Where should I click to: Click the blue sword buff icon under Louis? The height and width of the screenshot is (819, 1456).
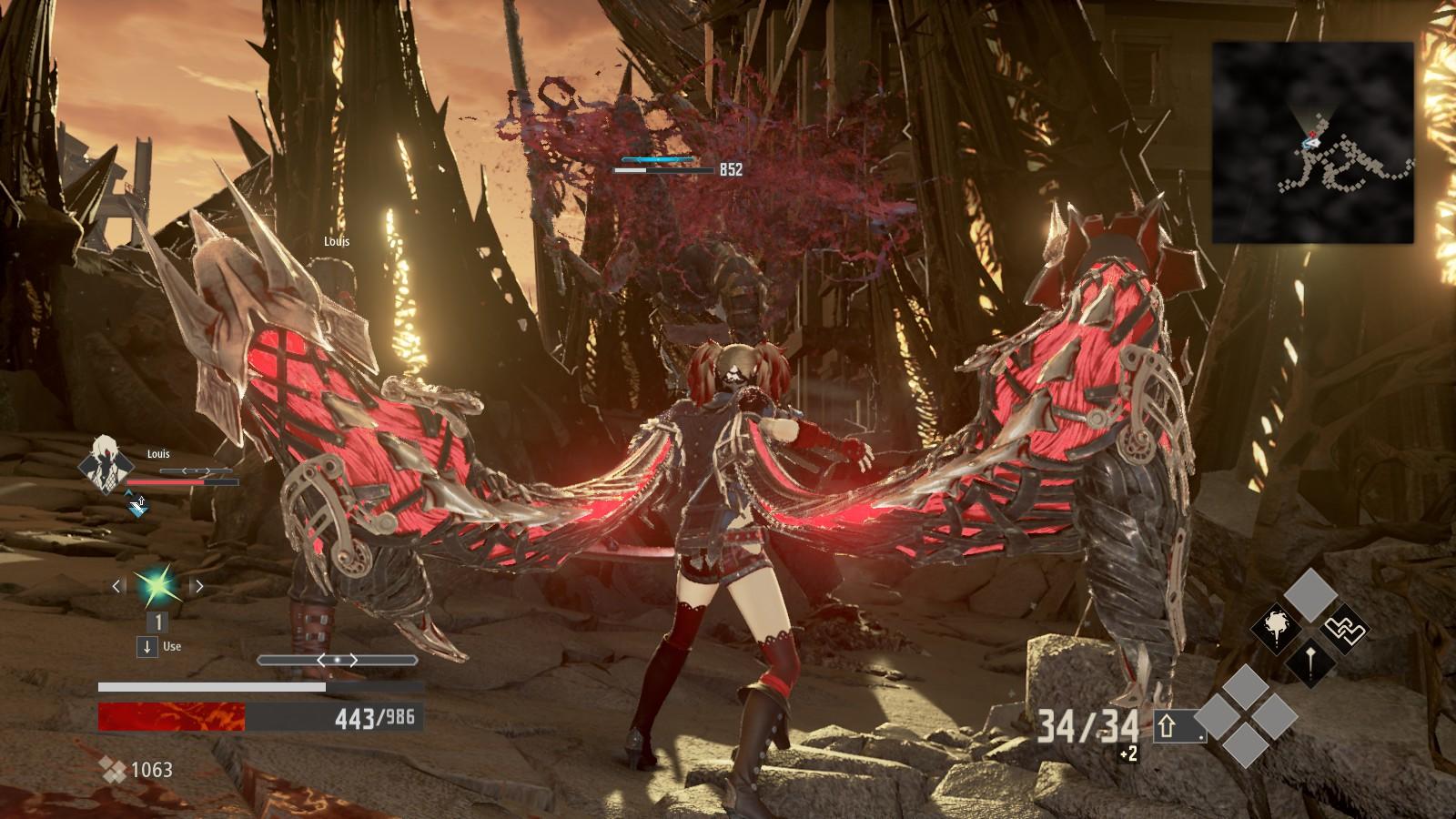point(137,505)
